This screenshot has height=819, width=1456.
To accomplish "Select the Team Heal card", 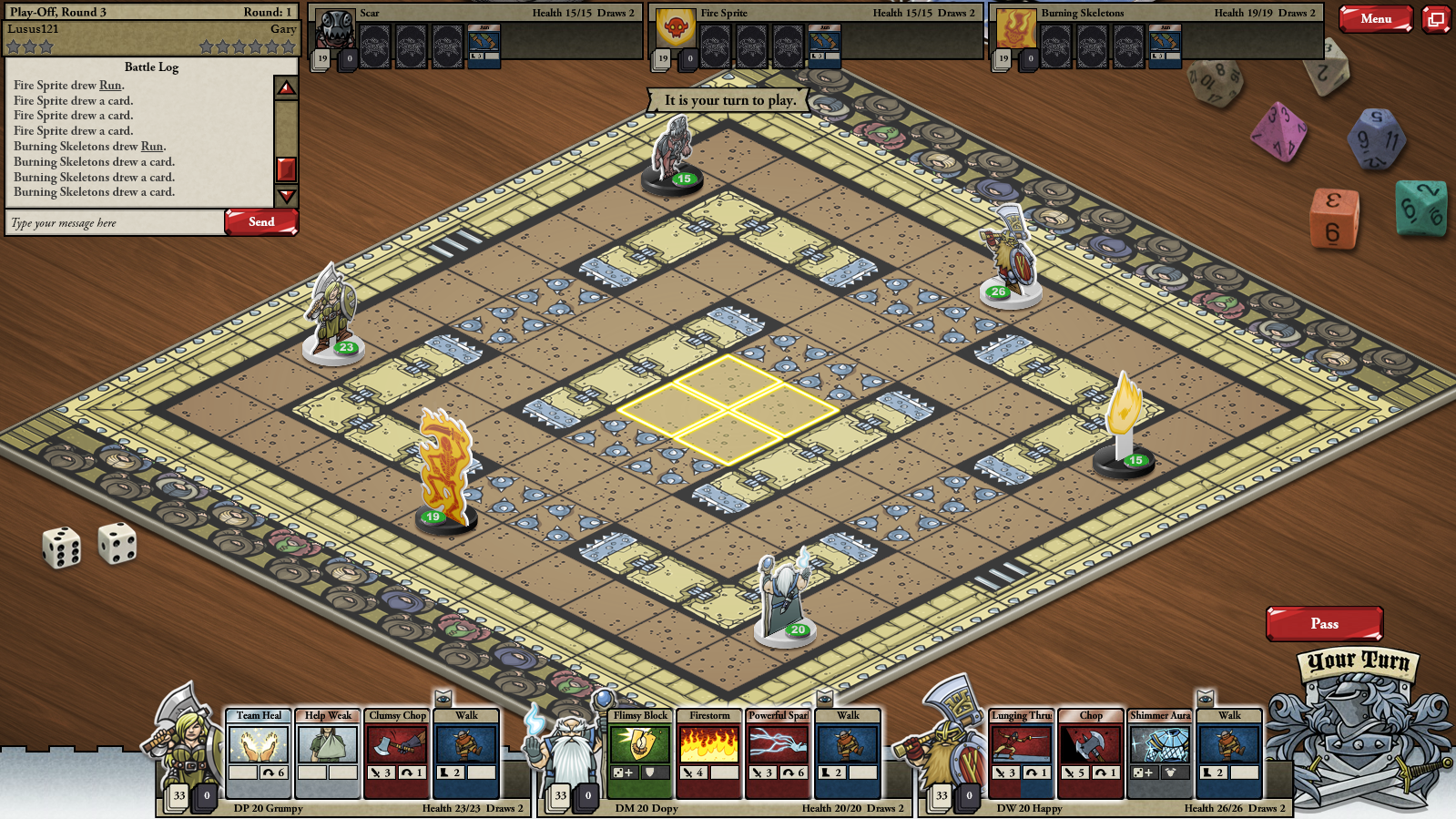I will 259,752.
